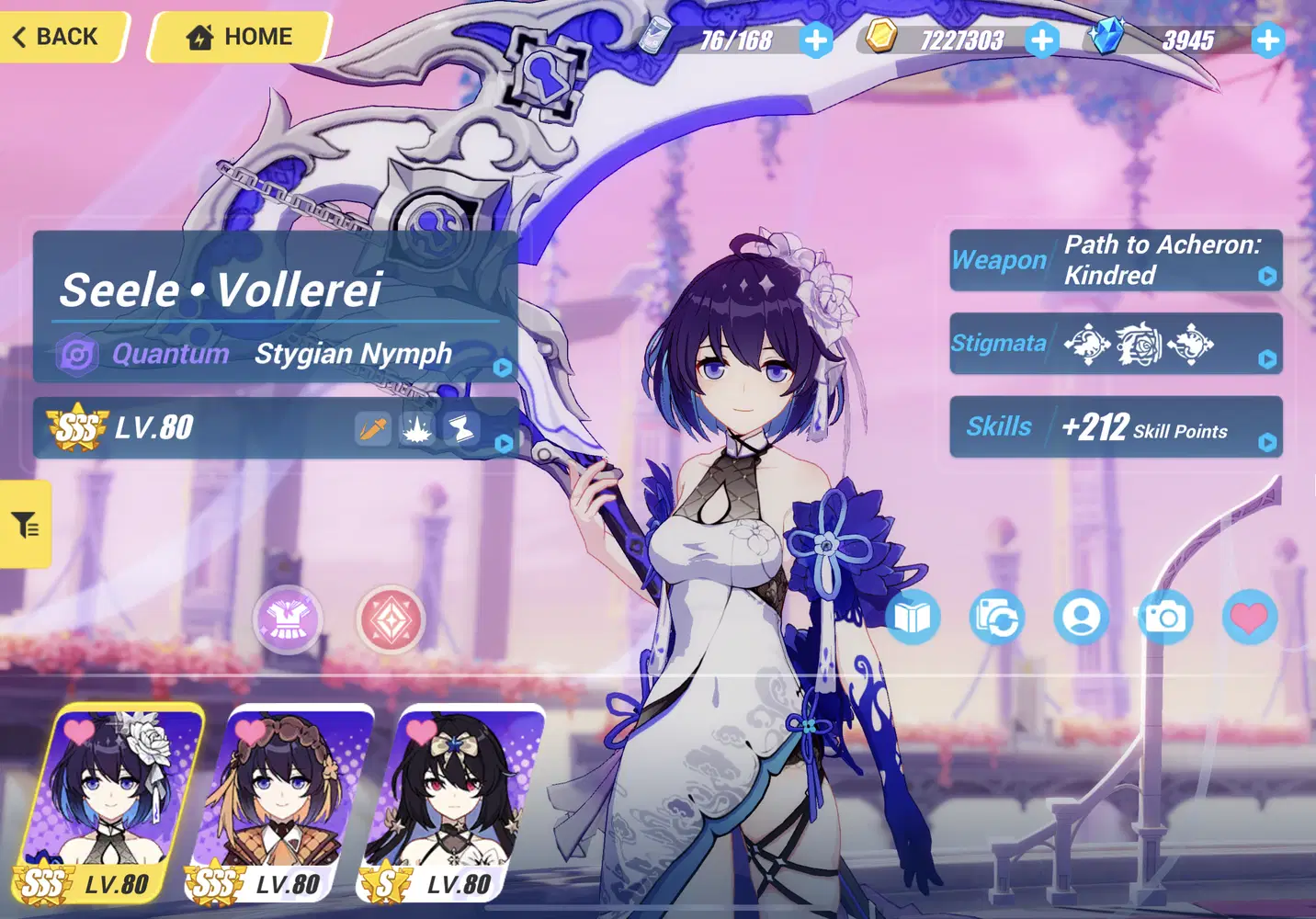
Task: Open the costume/outfit icon beside the character
Action: point(288,620)
